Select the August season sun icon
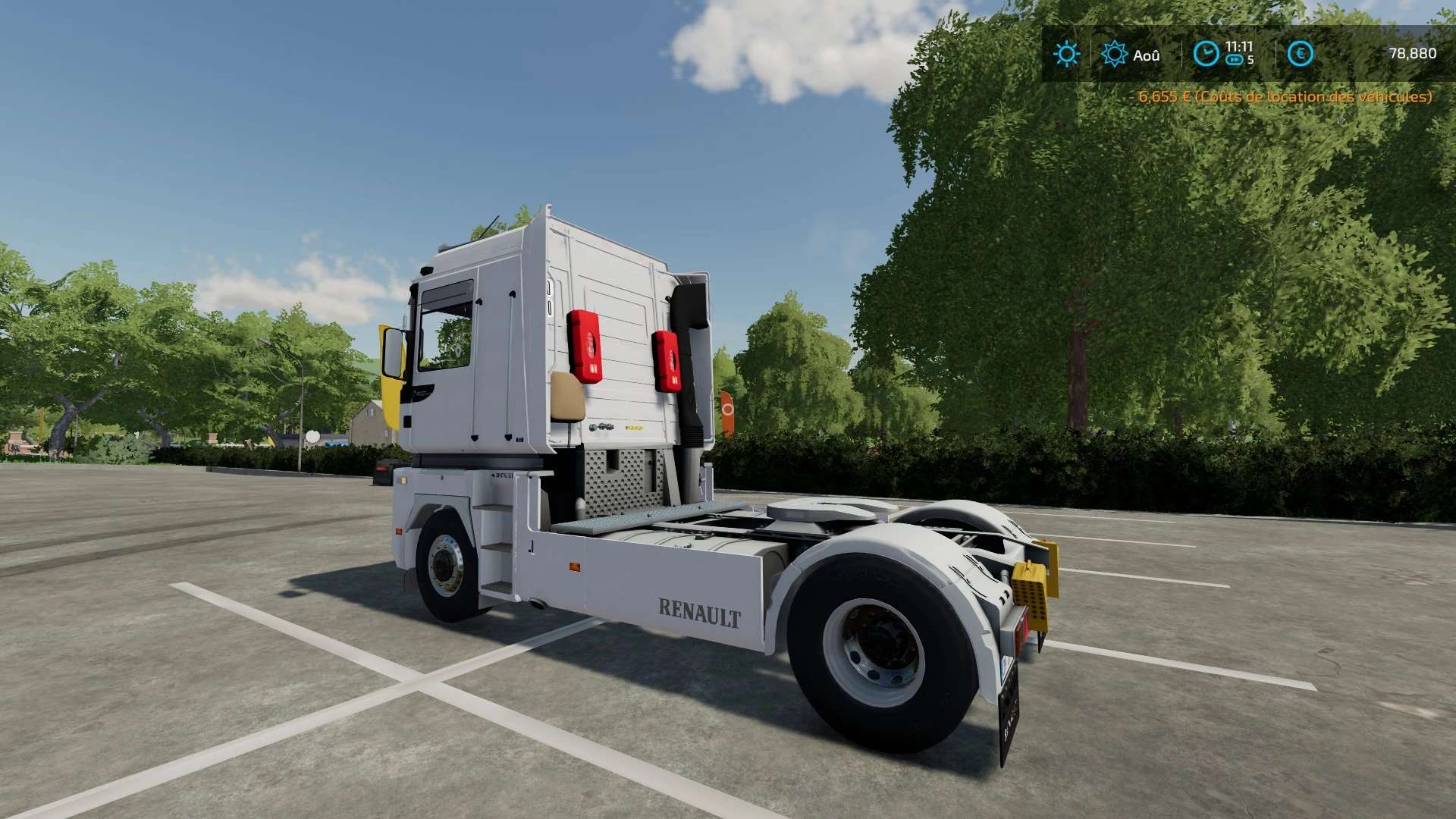Image resolution: width=1456 pixels, height=819 pixels. 1114,54
